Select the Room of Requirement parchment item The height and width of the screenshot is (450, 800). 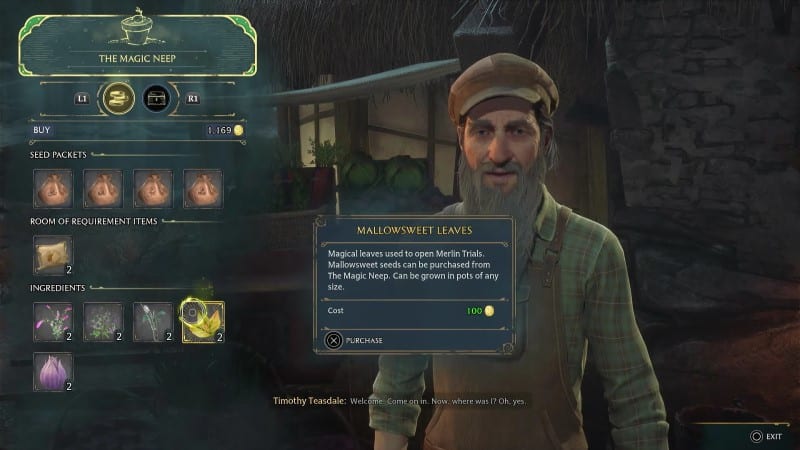point(52,255)
